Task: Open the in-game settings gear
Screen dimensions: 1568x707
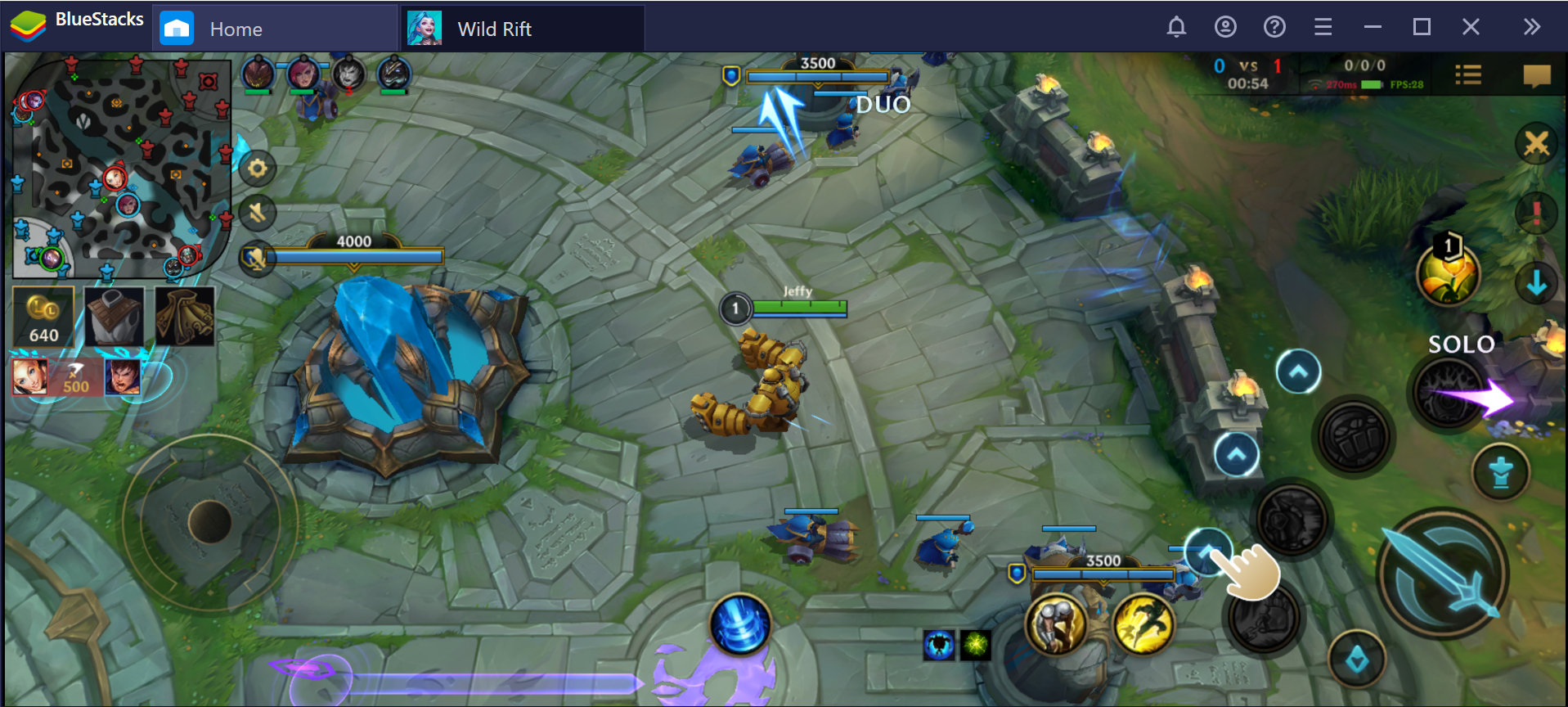Action: point(257,169)
